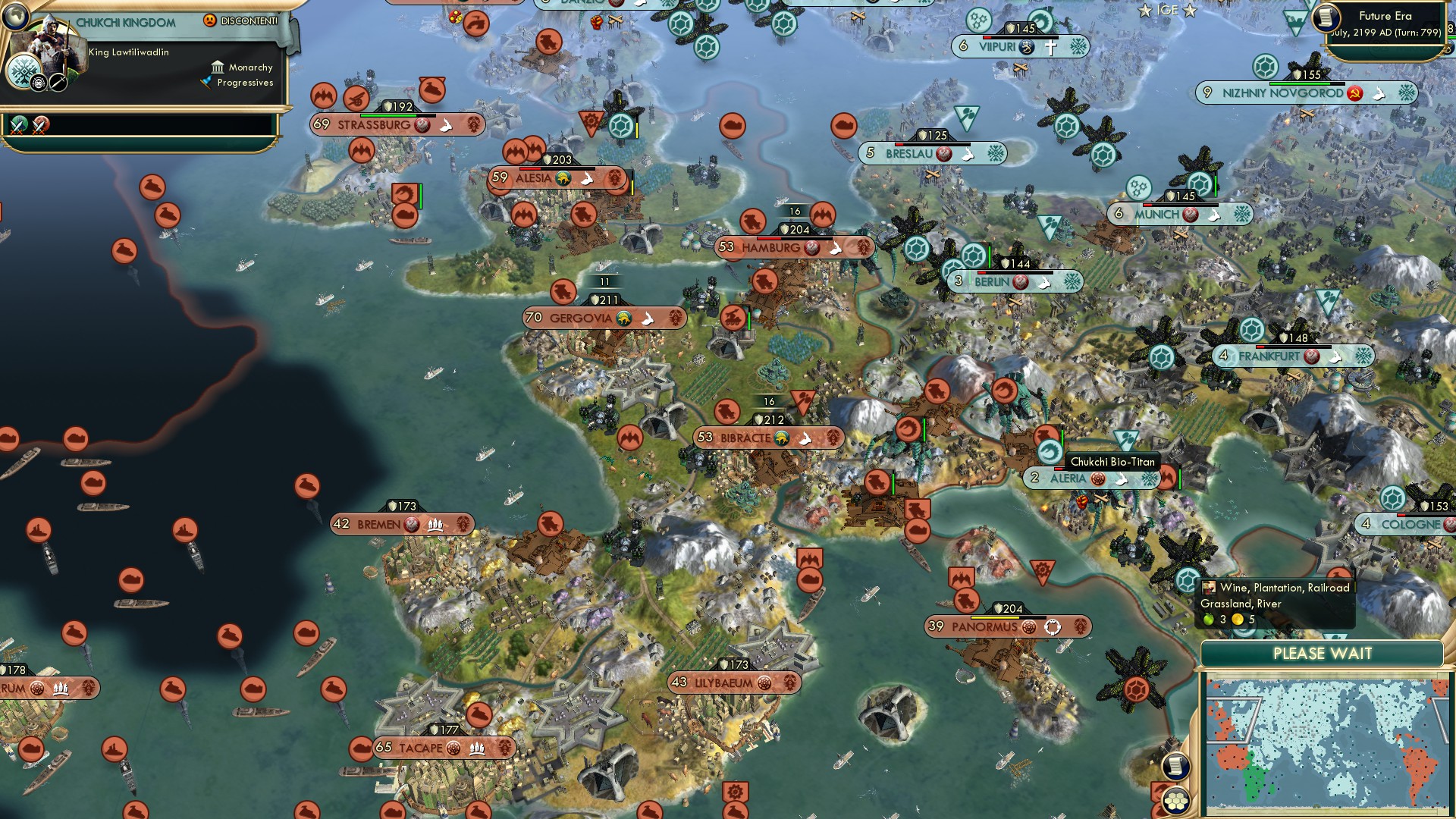Click the Progressives policy flag icon
Image resolution: width=1456 pixels, height=819 pixels.
(206, 83)
